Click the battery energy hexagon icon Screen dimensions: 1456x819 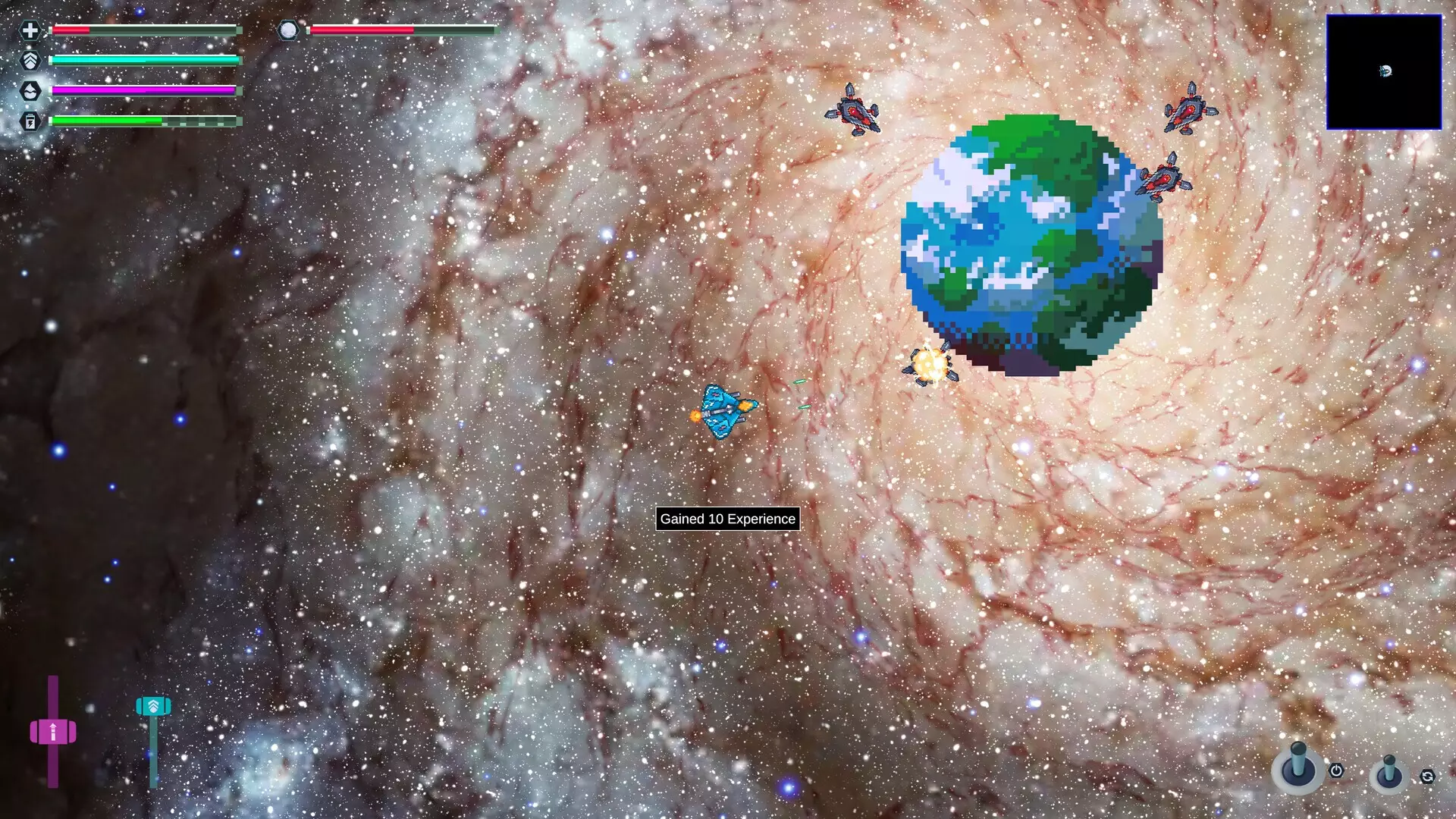(x=30, y=119)
